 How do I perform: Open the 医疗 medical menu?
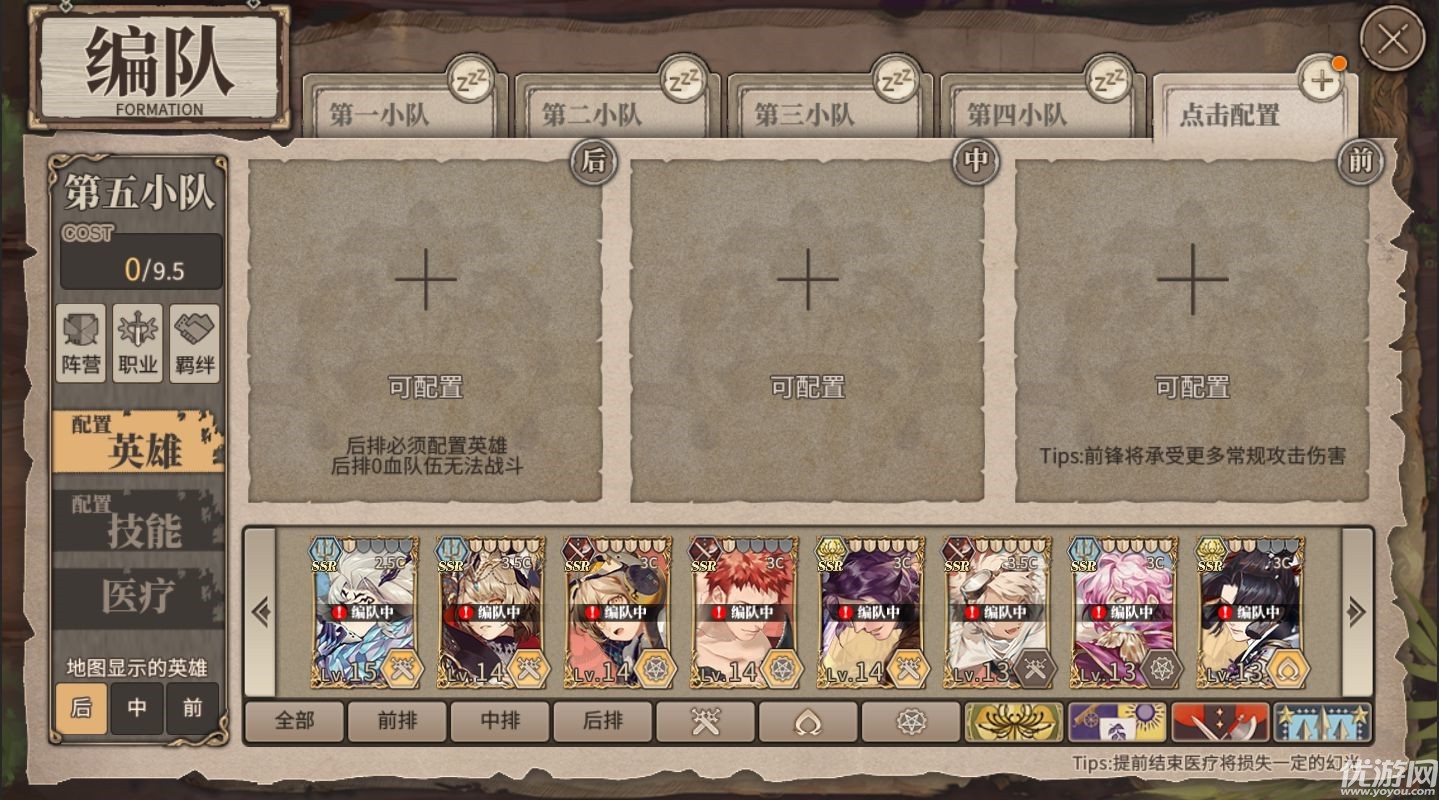(x=138, y=597)
